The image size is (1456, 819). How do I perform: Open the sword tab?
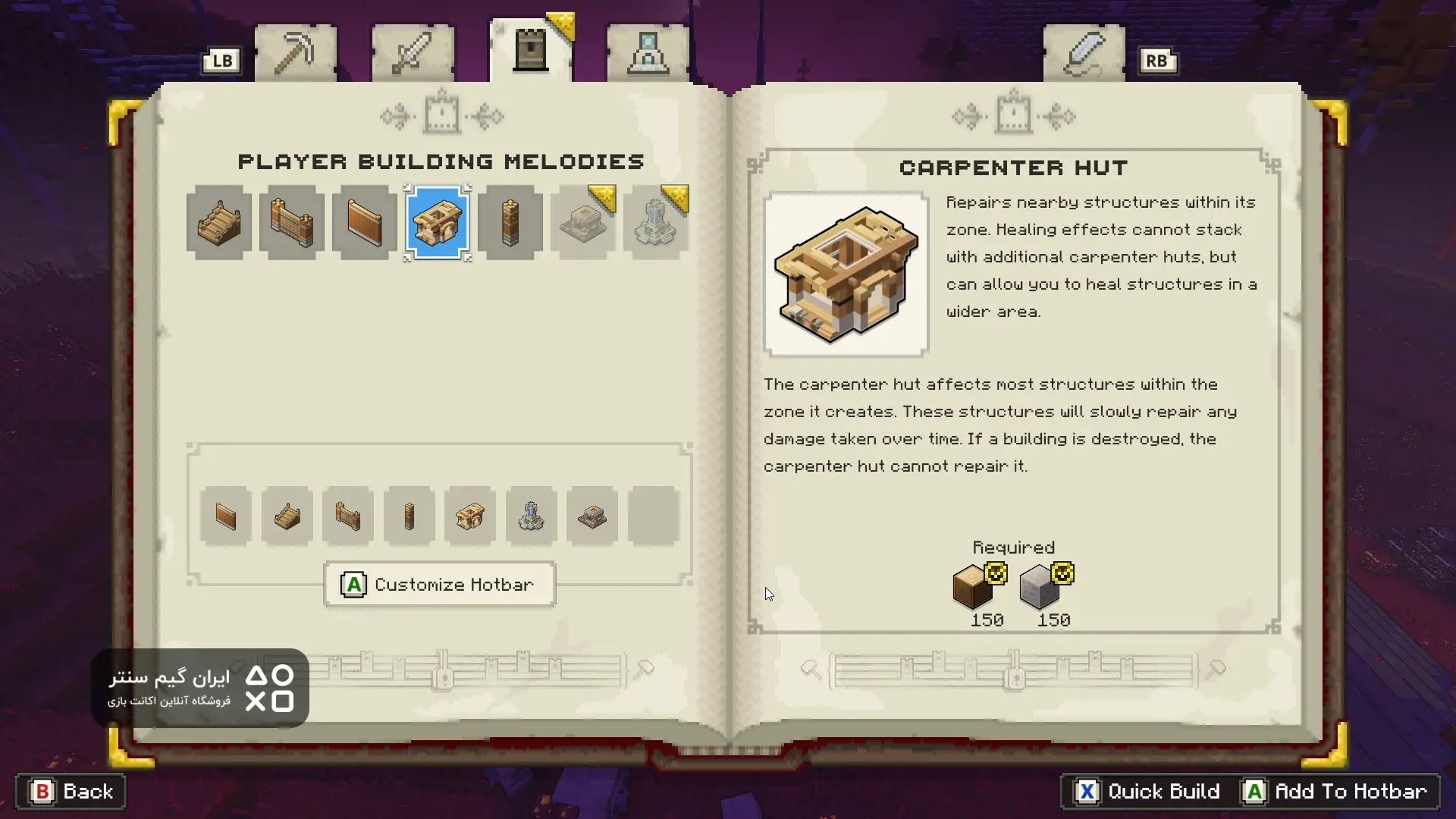tap(413, 53)
